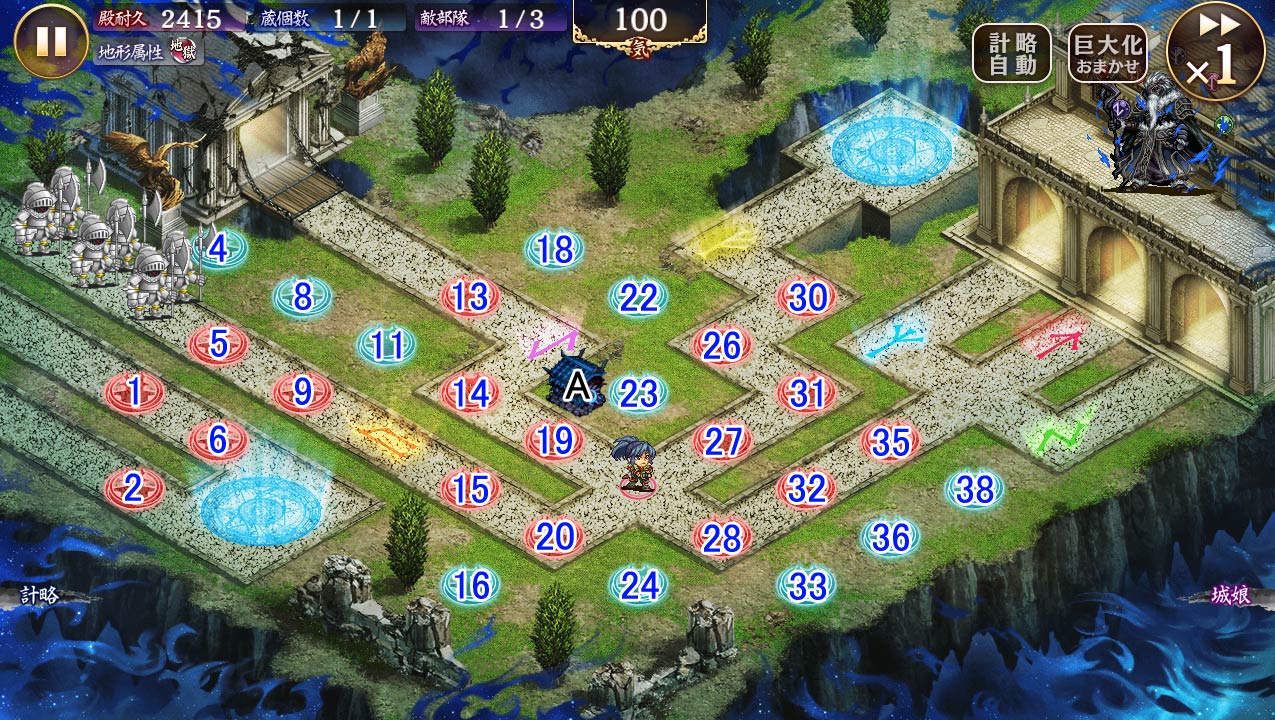Choose deployment tile 1
Image resolution: width=1275 pixels, height=720 pixels.
coord(134,391)
